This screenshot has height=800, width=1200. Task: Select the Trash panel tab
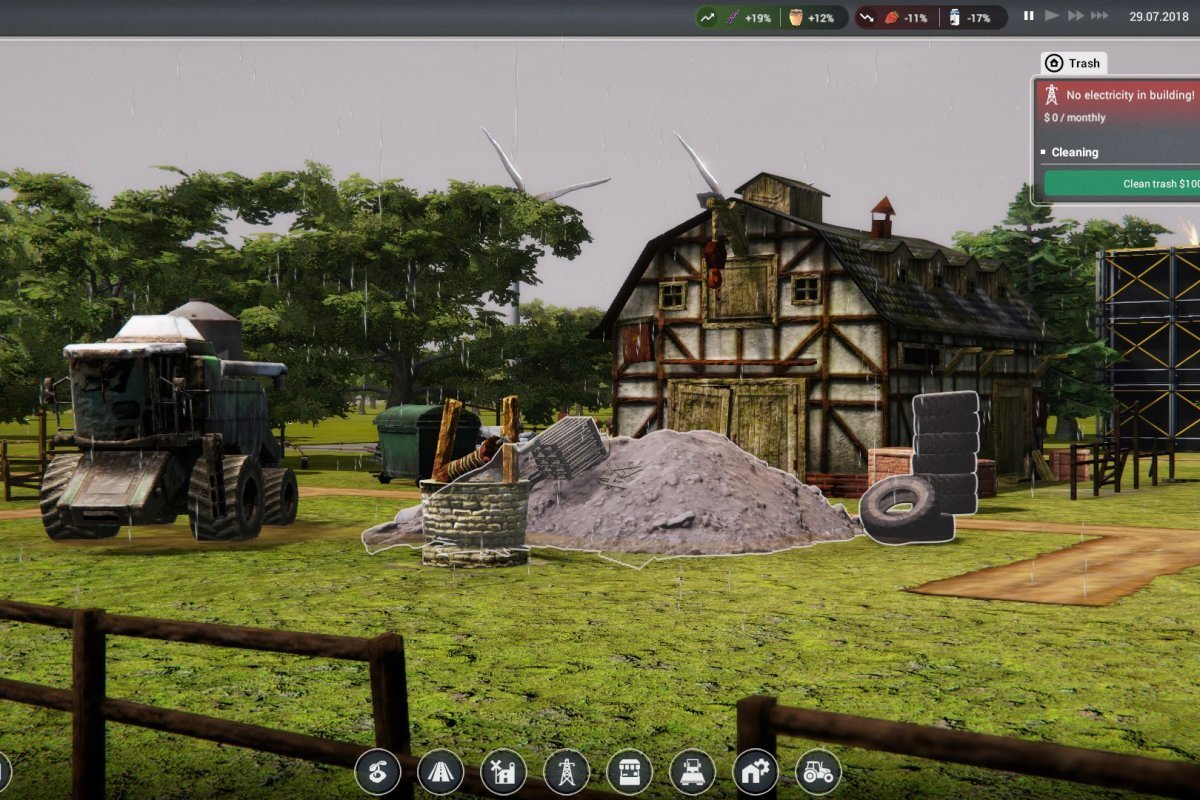coord(1073,63)
